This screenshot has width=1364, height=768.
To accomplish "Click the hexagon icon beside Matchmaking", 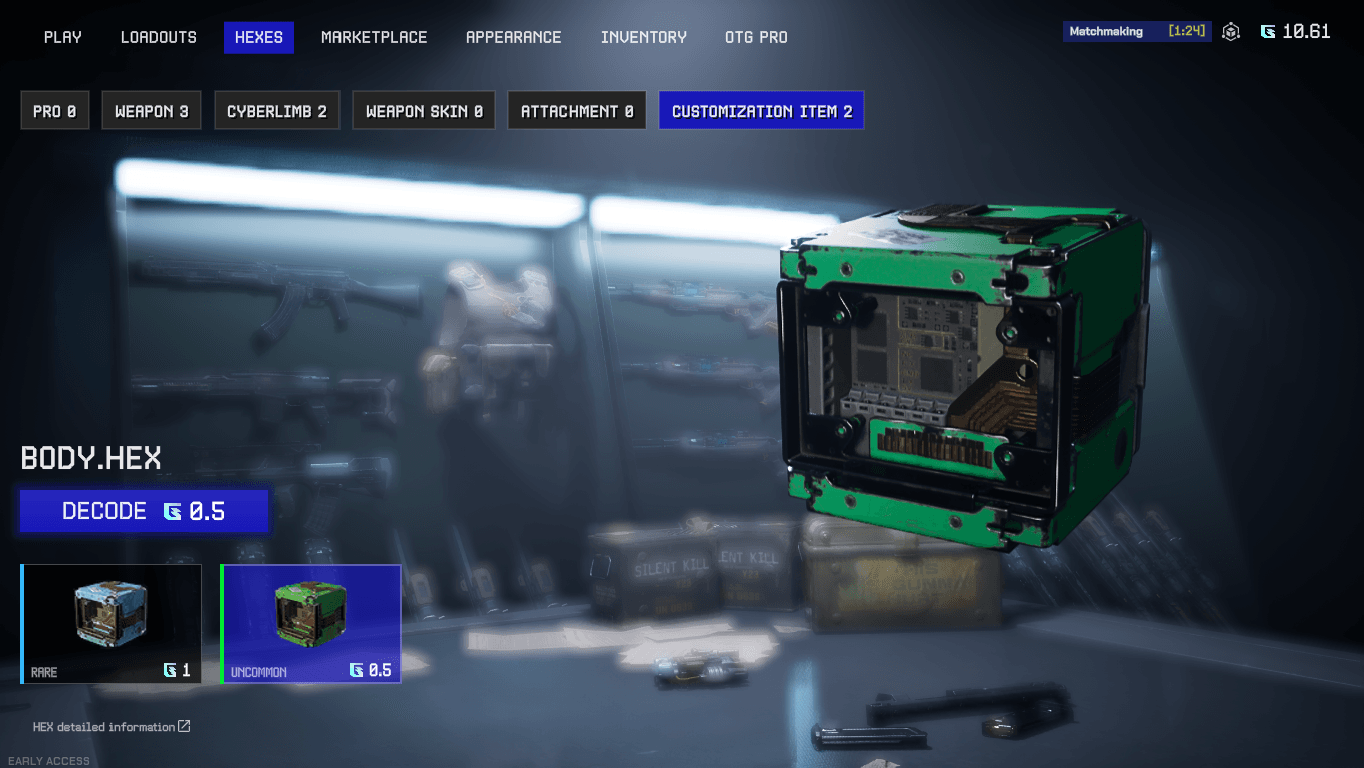I will [1231, 32].
